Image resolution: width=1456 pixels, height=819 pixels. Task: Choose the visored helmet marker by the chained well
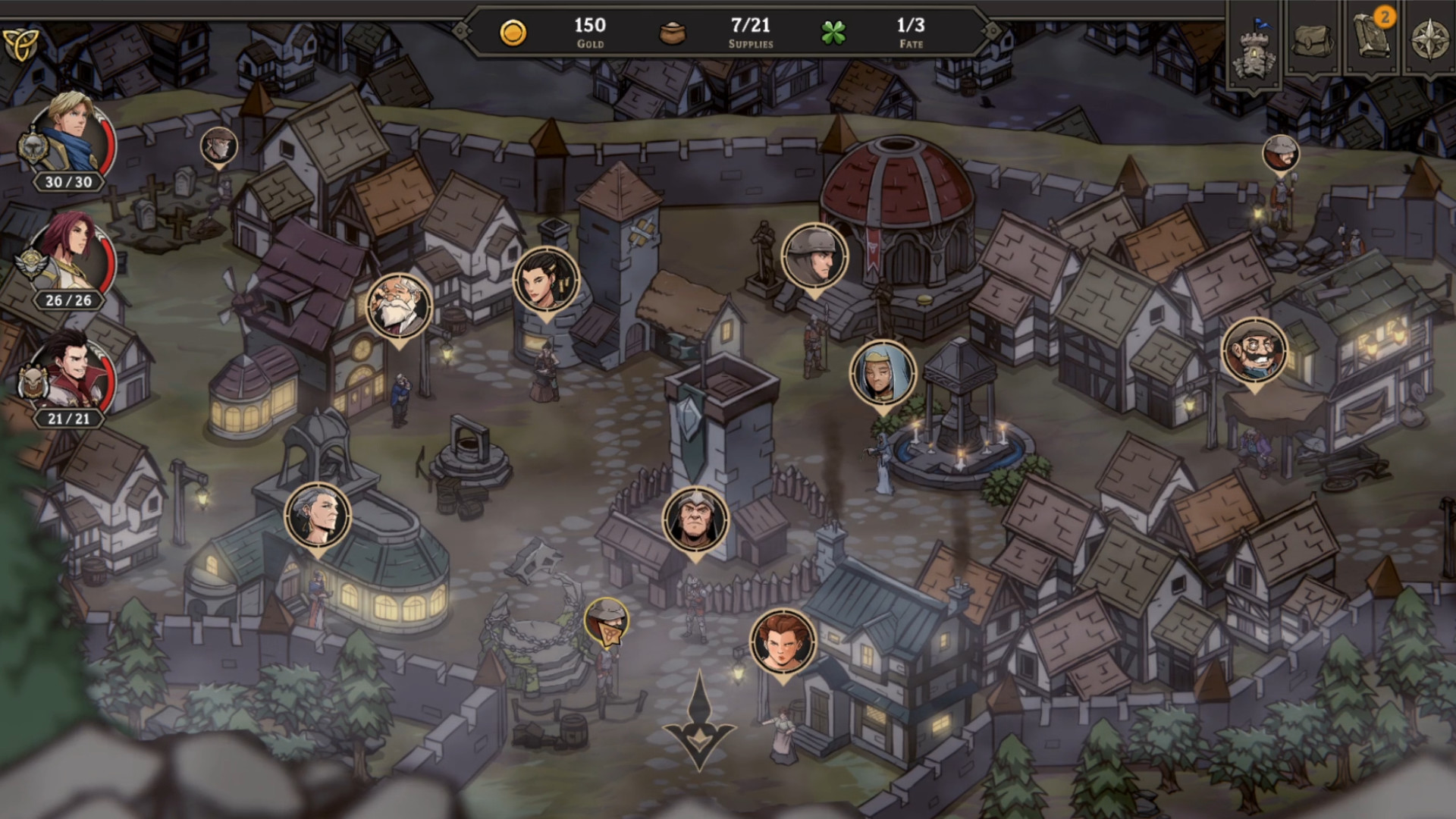point(606,620)
